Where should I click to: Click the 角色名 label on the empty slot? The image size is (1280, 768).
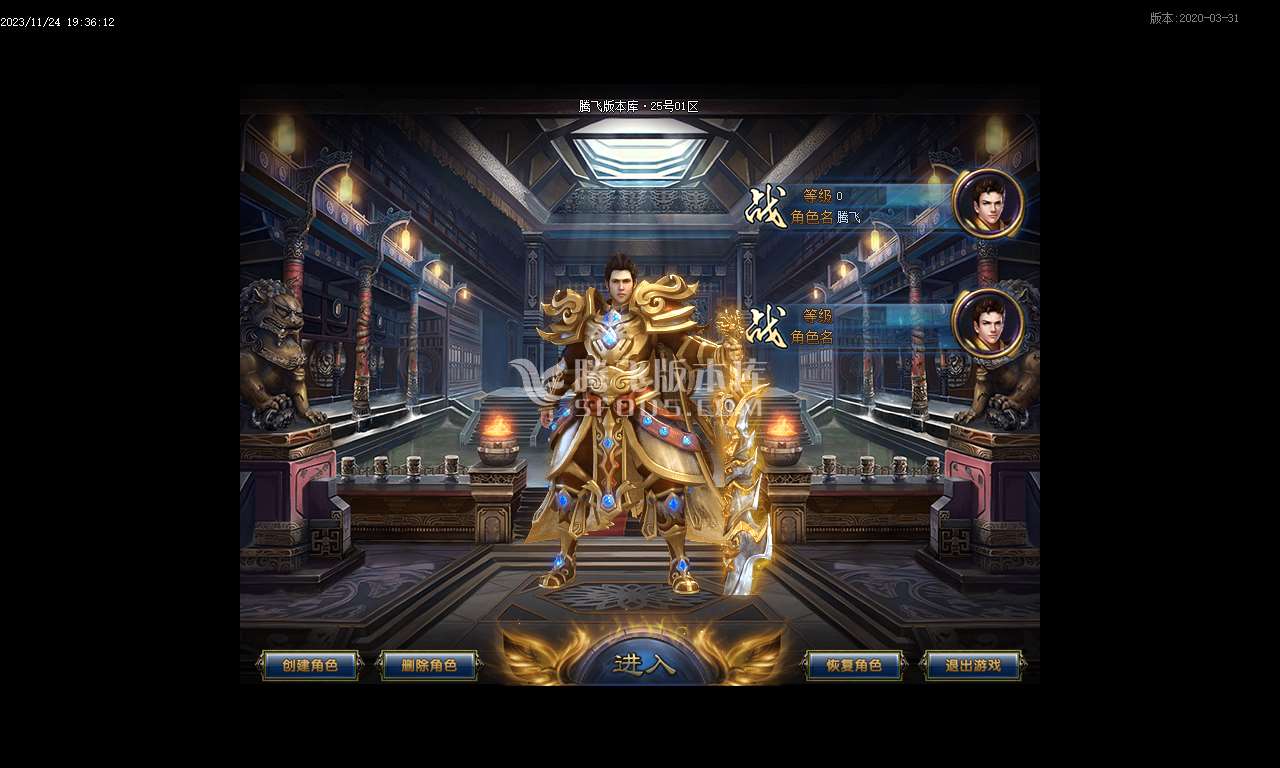coord(812,337)
